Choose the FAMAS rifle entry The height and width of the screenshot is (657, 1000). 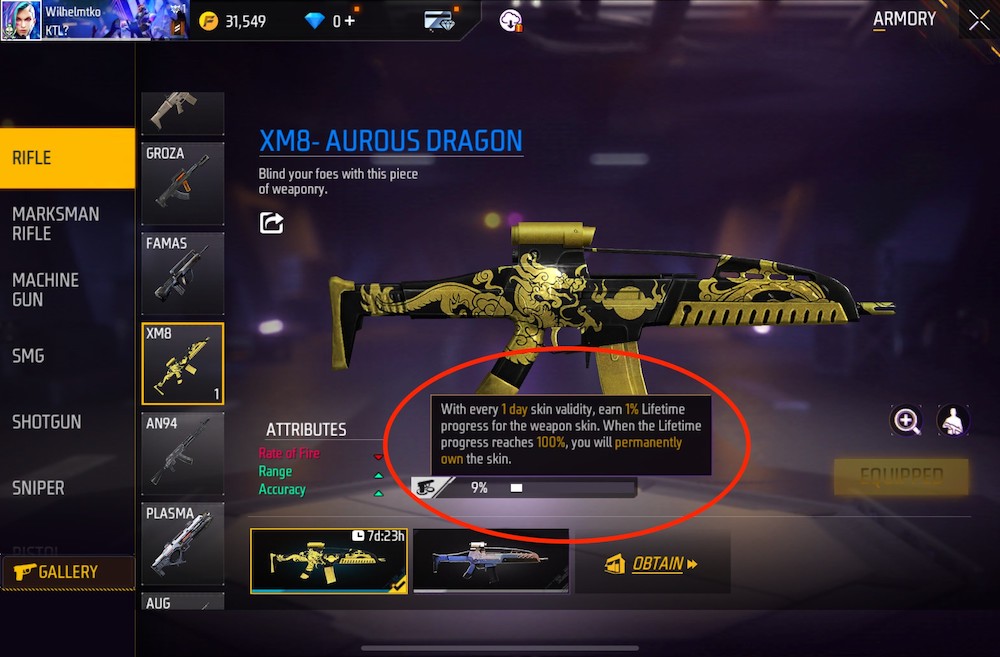point(183,272)
